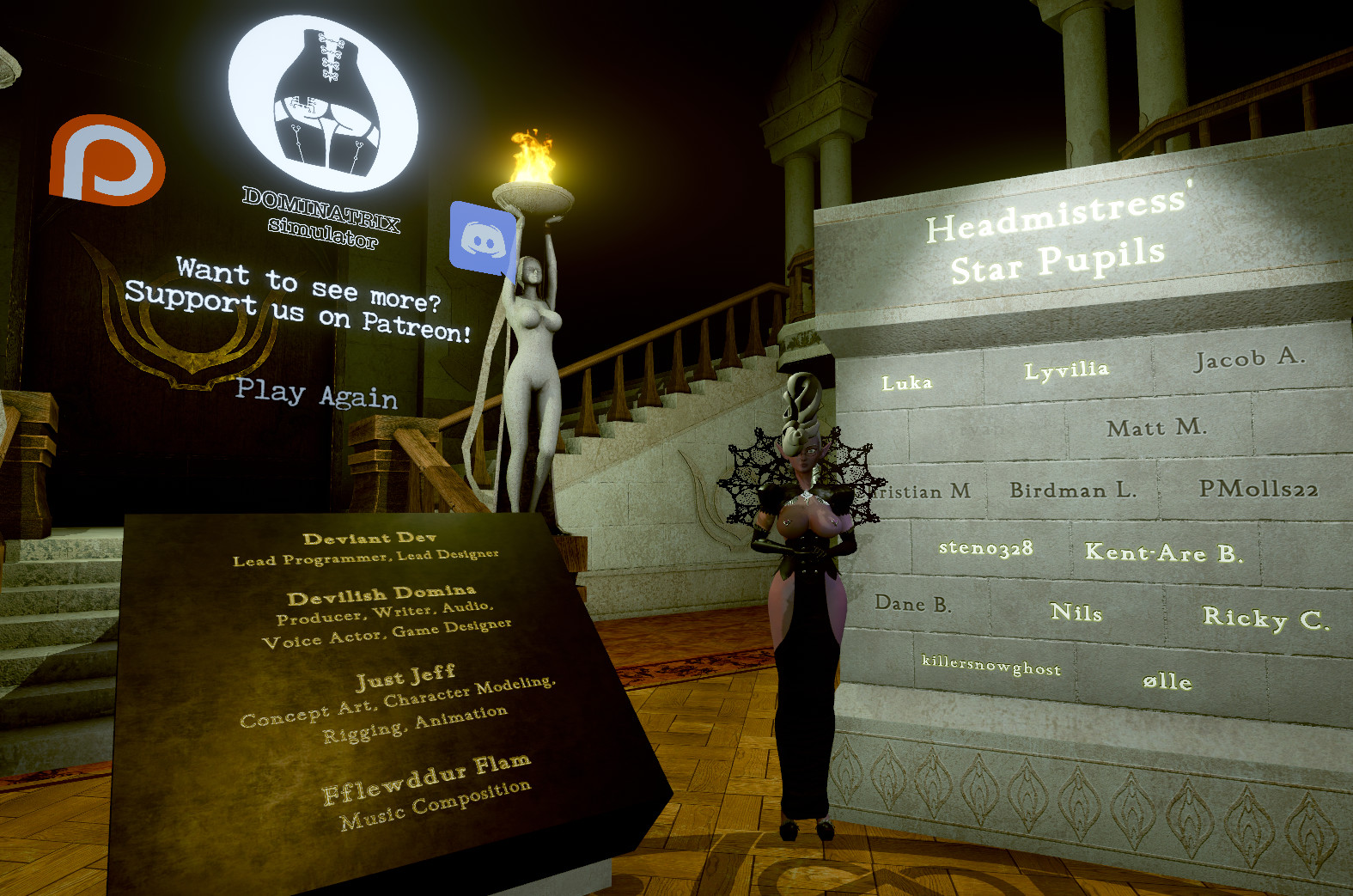Click the Play Again button
This screenshot has height=896, width=1353.
click(318, 396)
